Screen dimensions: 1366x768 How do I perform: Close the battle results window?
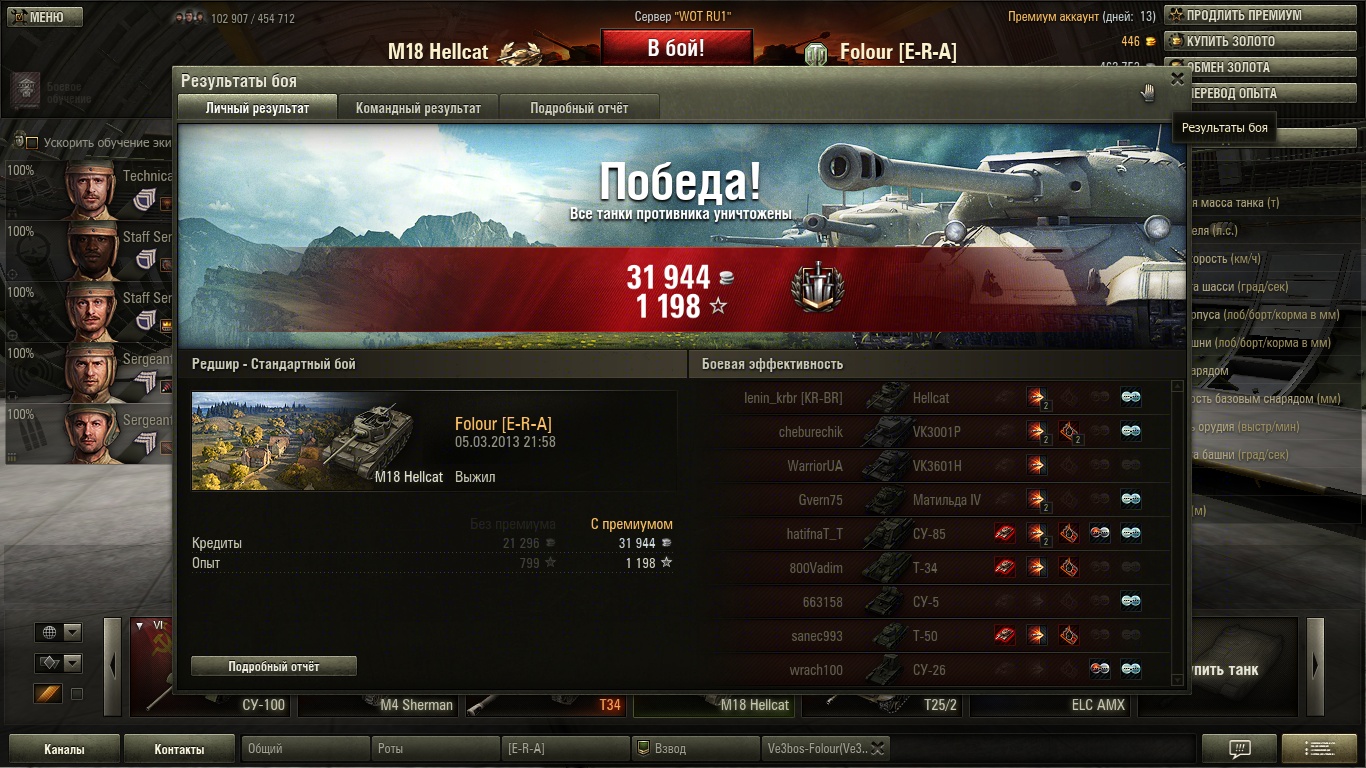1177,79
